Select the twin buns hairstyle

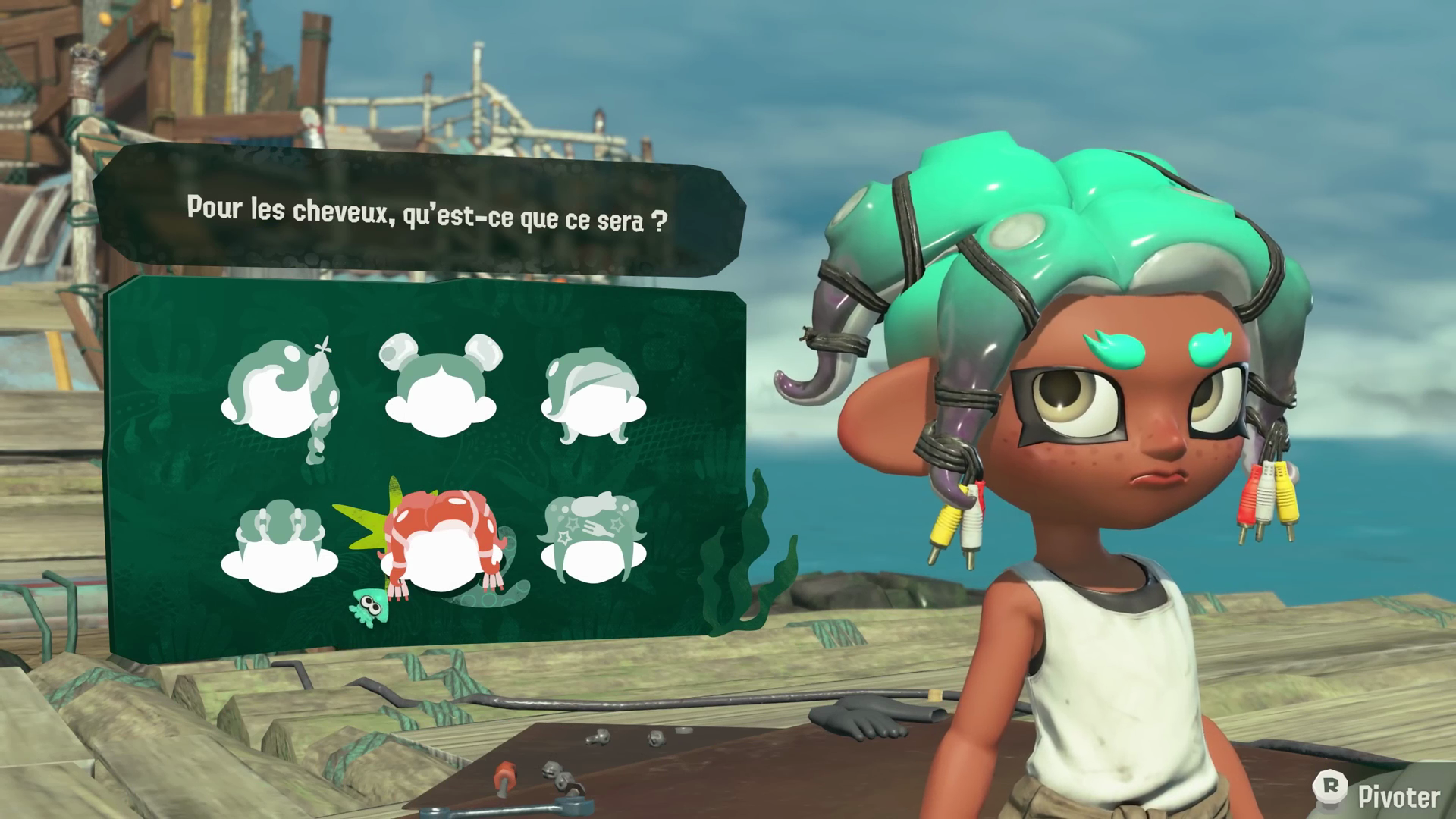click(441, 388)
